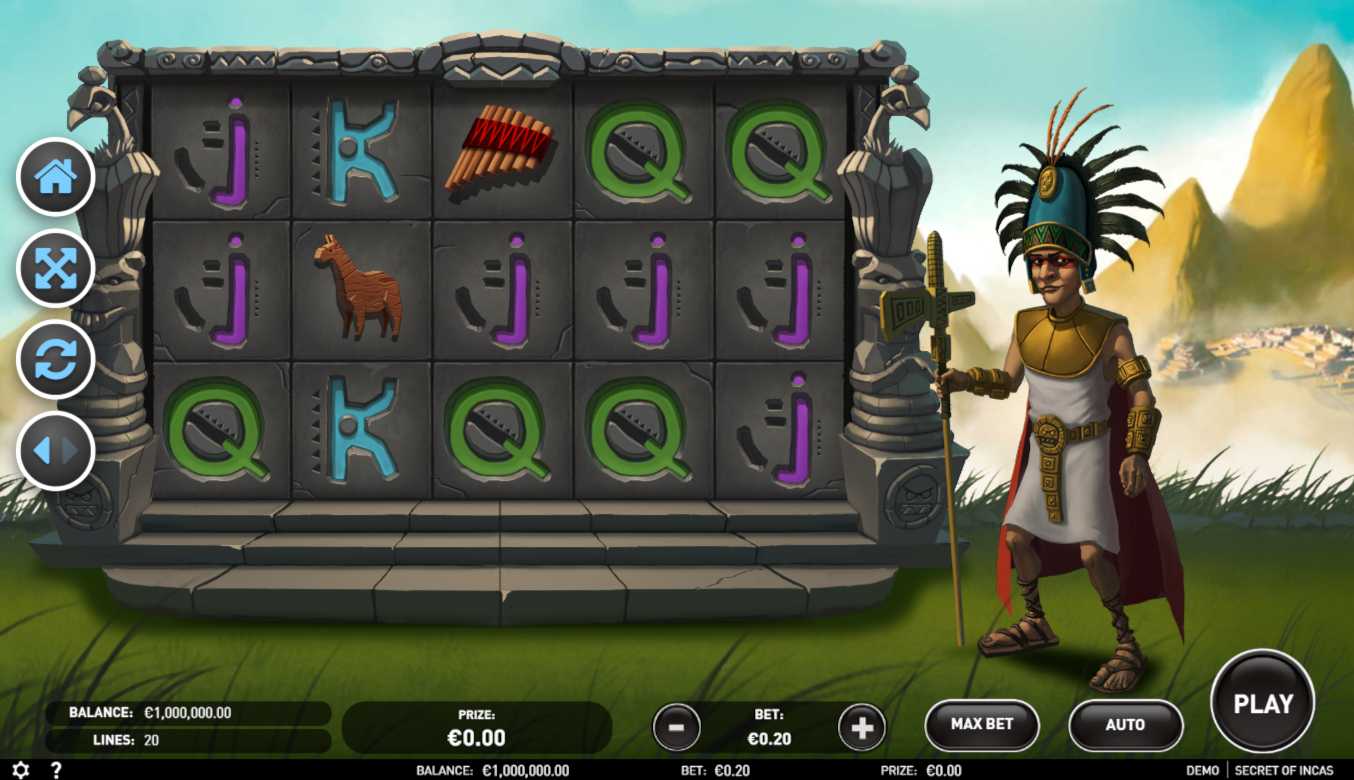Increase the bet with the plus button
Screen dimensions: 1354x780
pos(861,727)
